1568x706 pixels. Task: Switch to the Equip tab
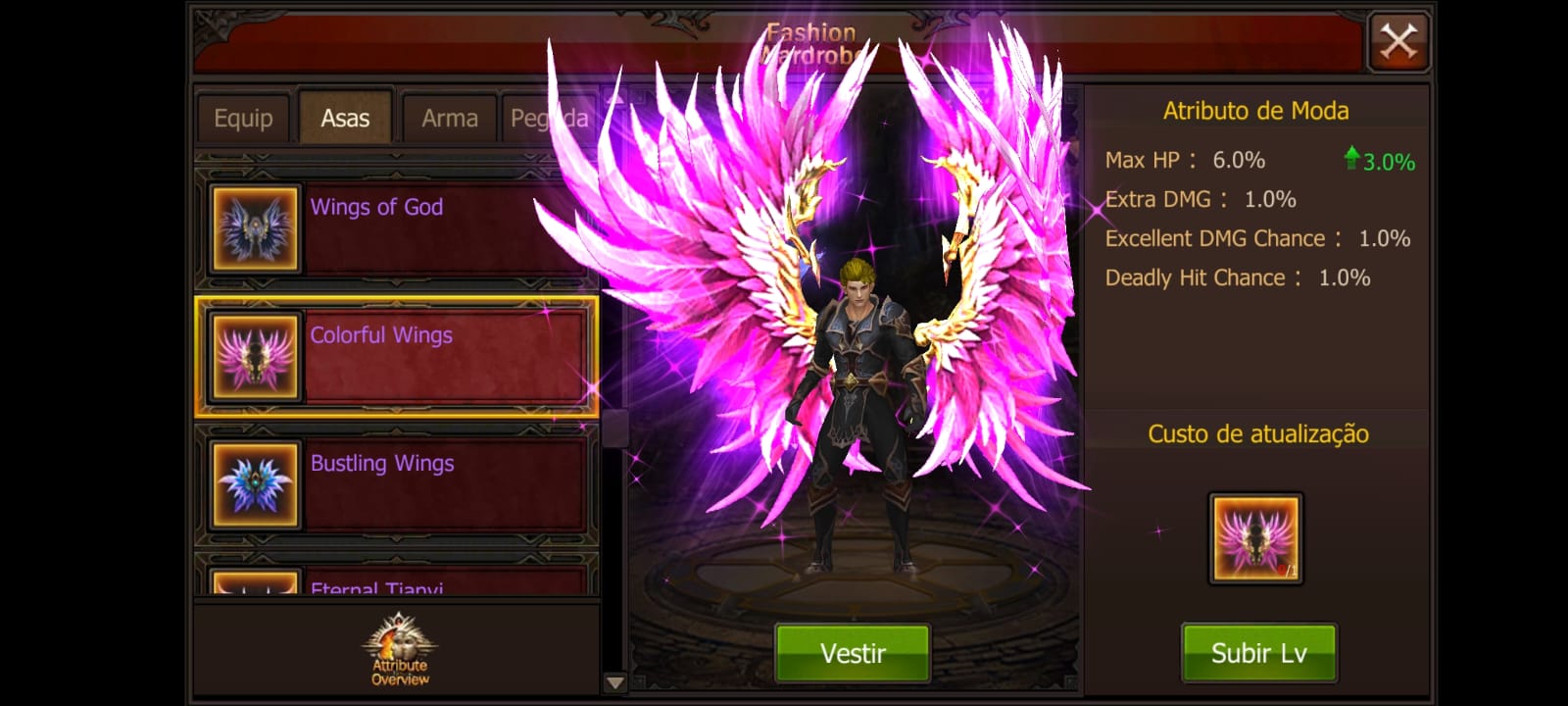pyautogui.click(x=243, y=119)
